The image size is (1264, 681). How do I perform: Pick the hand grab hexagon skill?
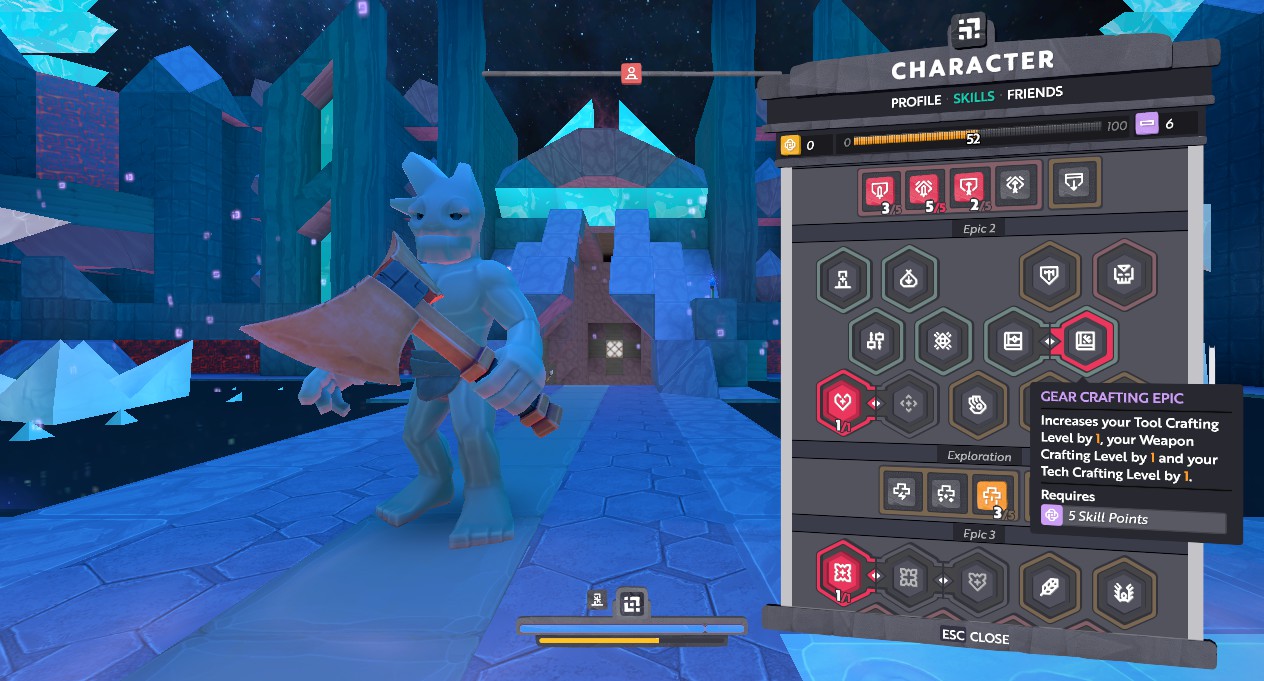[x=977, y=403]
